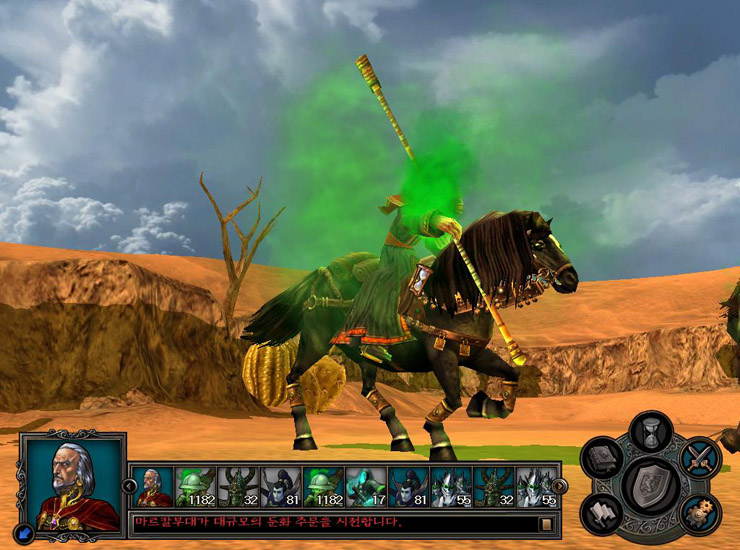Open game options via the gears icon
The width and height of the screenshot is (740, 550).
[699, 512]
